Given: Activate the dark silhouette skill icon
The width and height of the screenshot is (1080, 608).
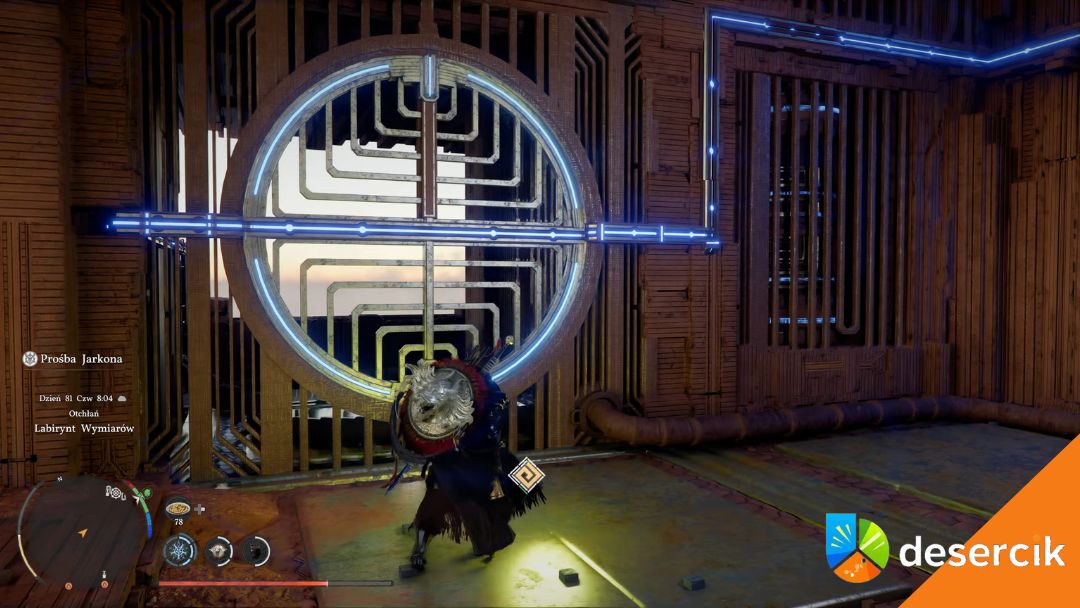Looking at the screenshot, I should [x=256, y=549].
